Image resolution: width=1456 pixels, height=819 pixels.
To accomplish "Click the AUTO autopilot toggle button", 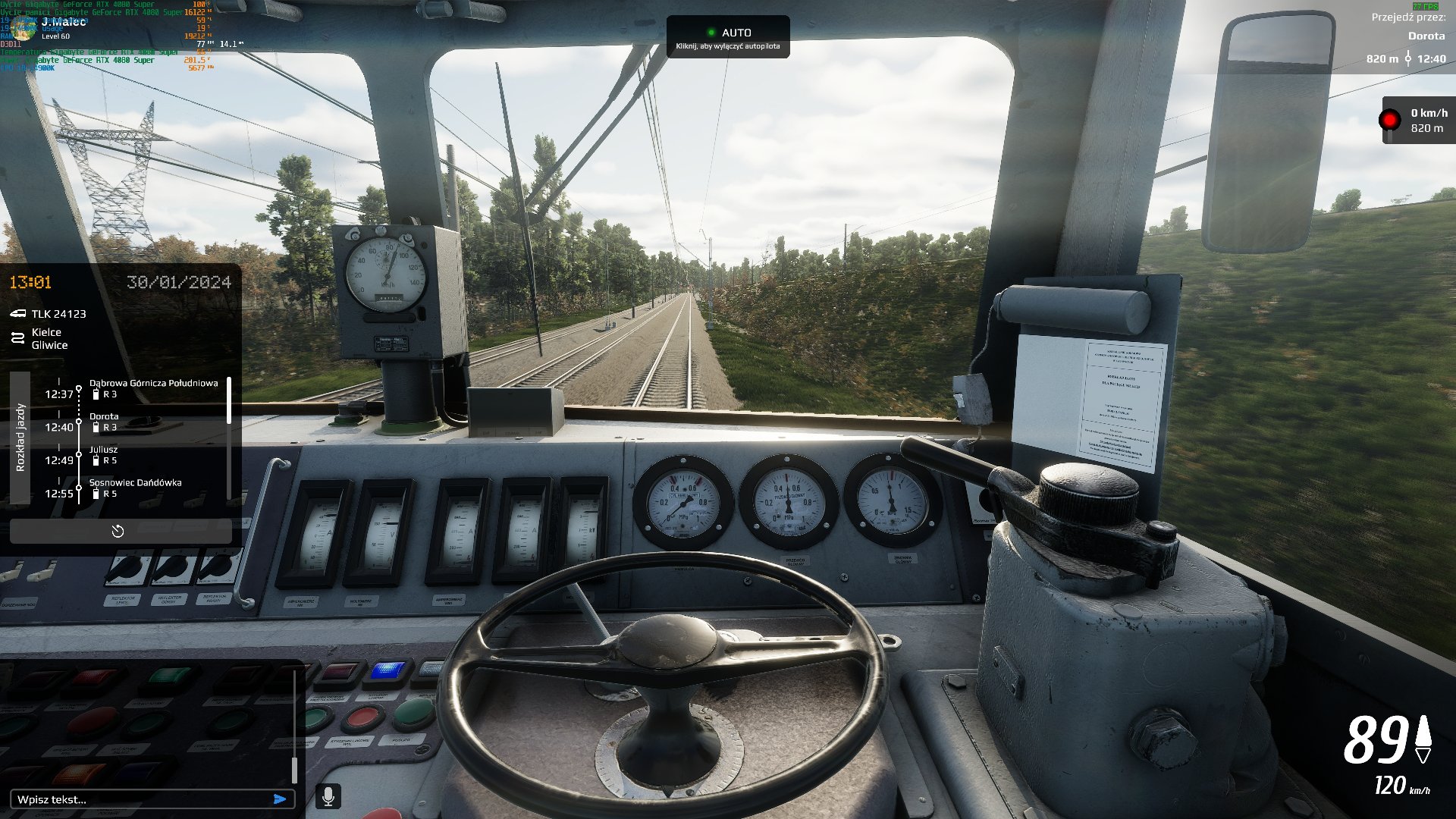I will (x=727, y=38).
